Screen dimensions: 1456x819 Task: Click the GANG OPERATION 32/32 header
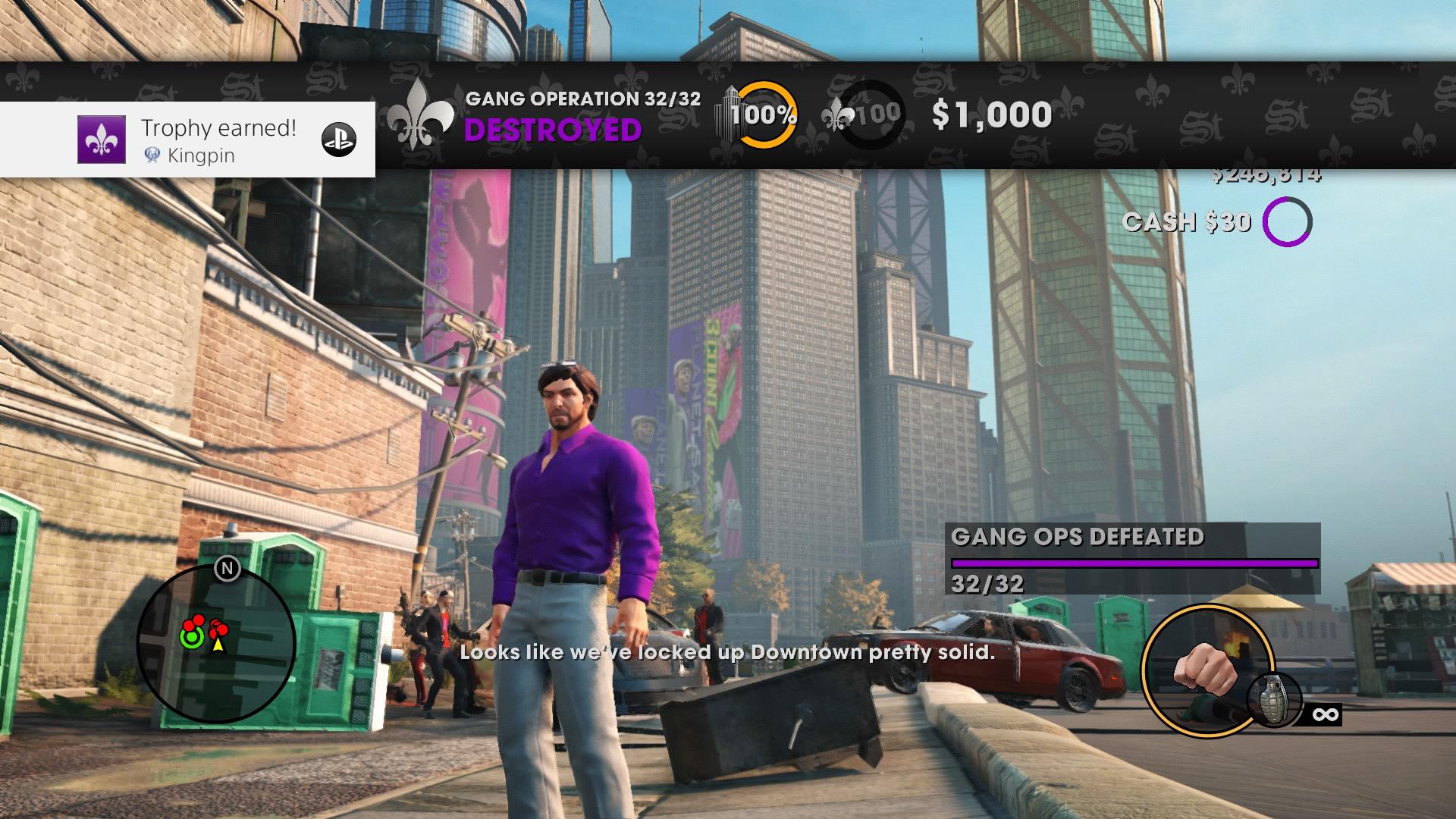pos(583,97)
